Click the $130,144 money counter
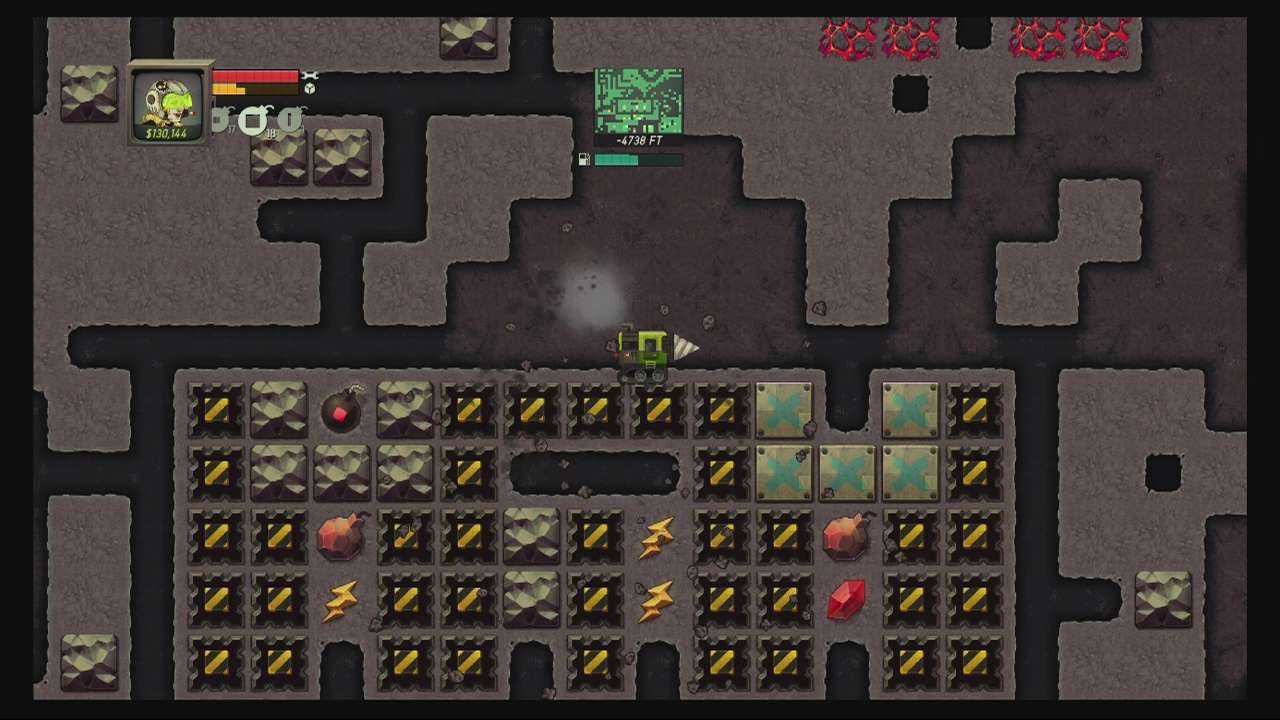The width and height of the screenshot is (1280, 720). 166,133
